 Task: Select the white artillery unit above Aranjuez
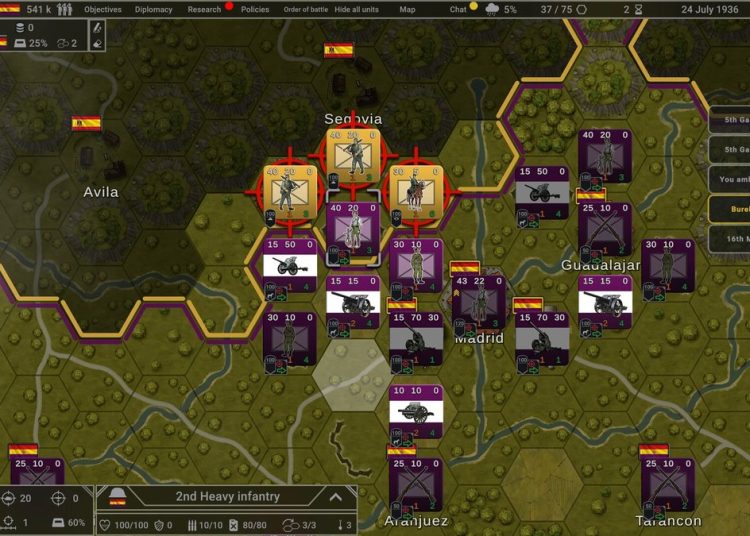pos(415,411)
